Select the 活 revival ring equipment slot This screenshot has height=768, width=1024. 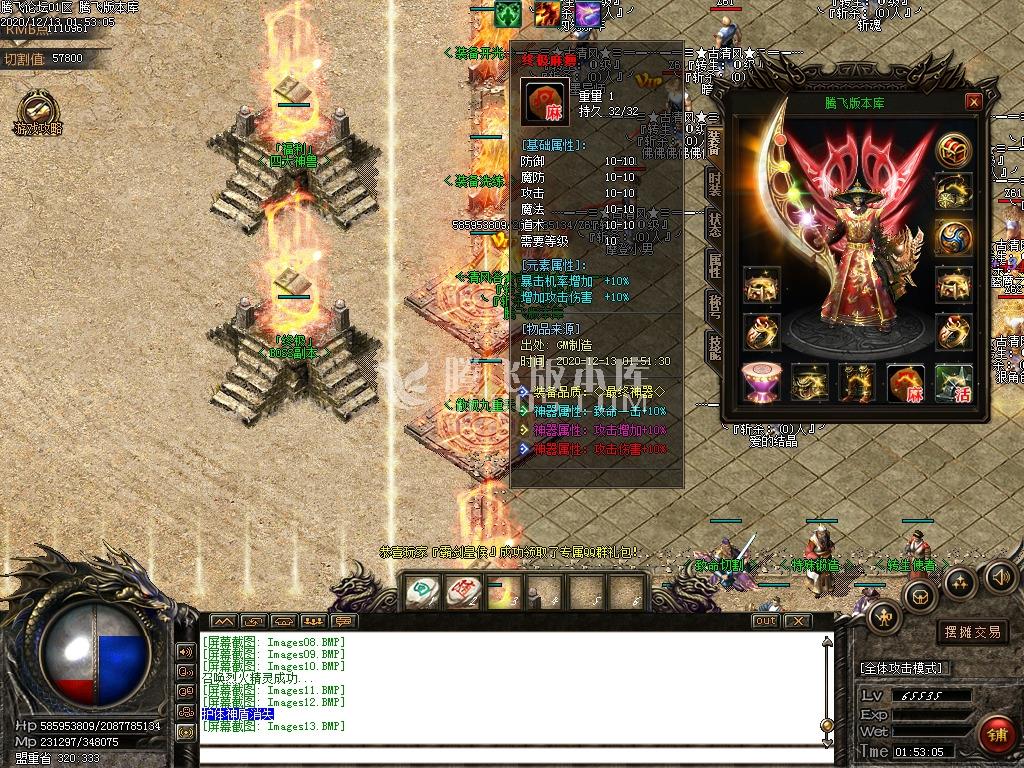click(953, 383)
